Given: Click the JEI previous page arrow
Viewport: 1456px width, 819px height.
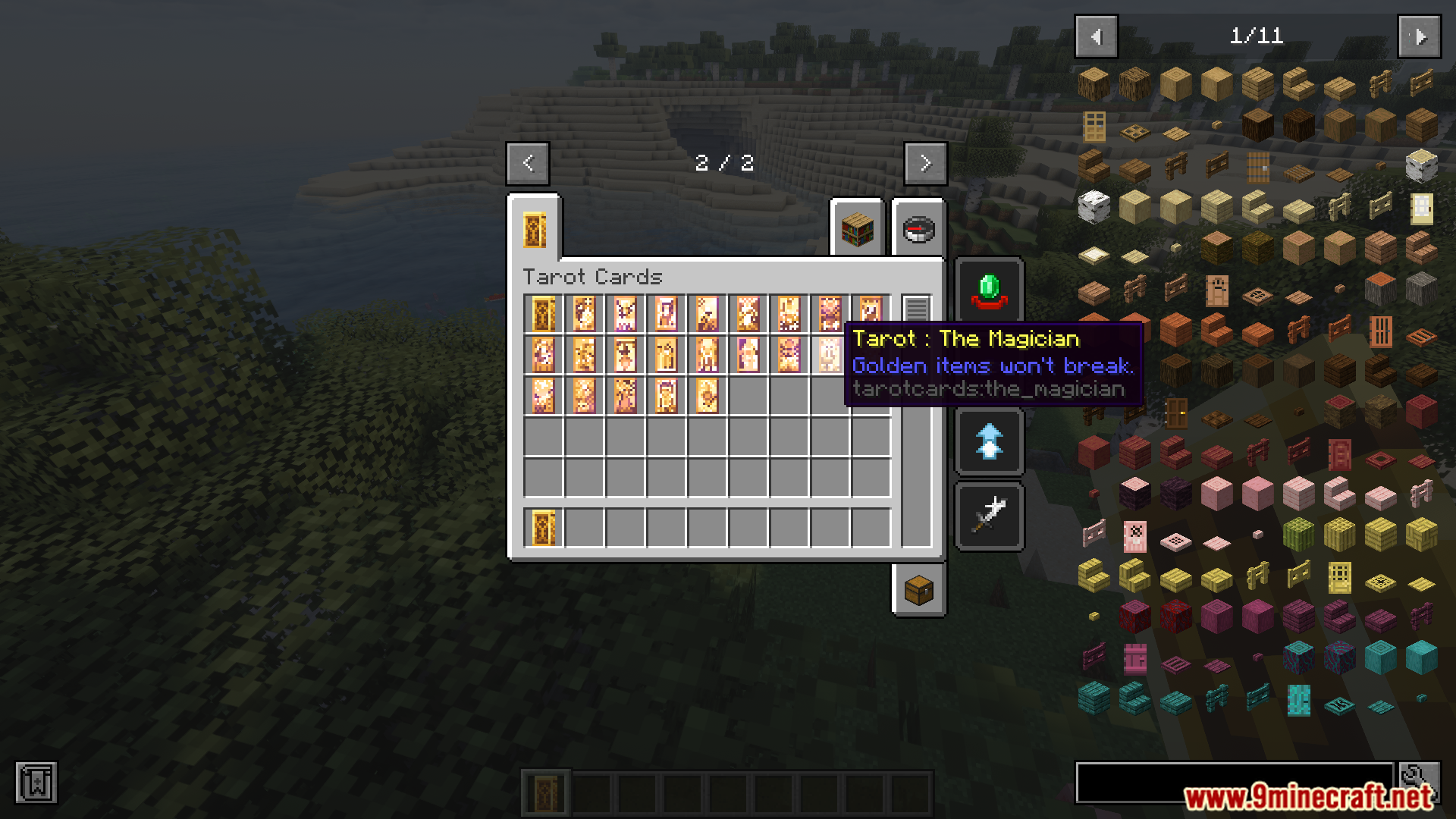Looking at the screenshot, I should tap(1096, 36).
